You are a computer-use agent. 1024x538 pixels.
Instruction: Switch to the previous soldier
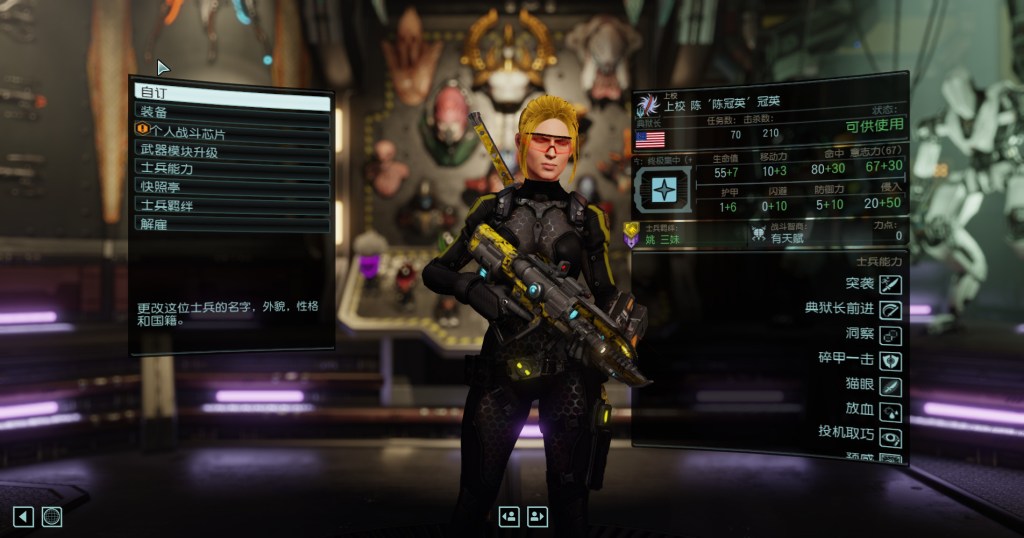coord(509,516)
